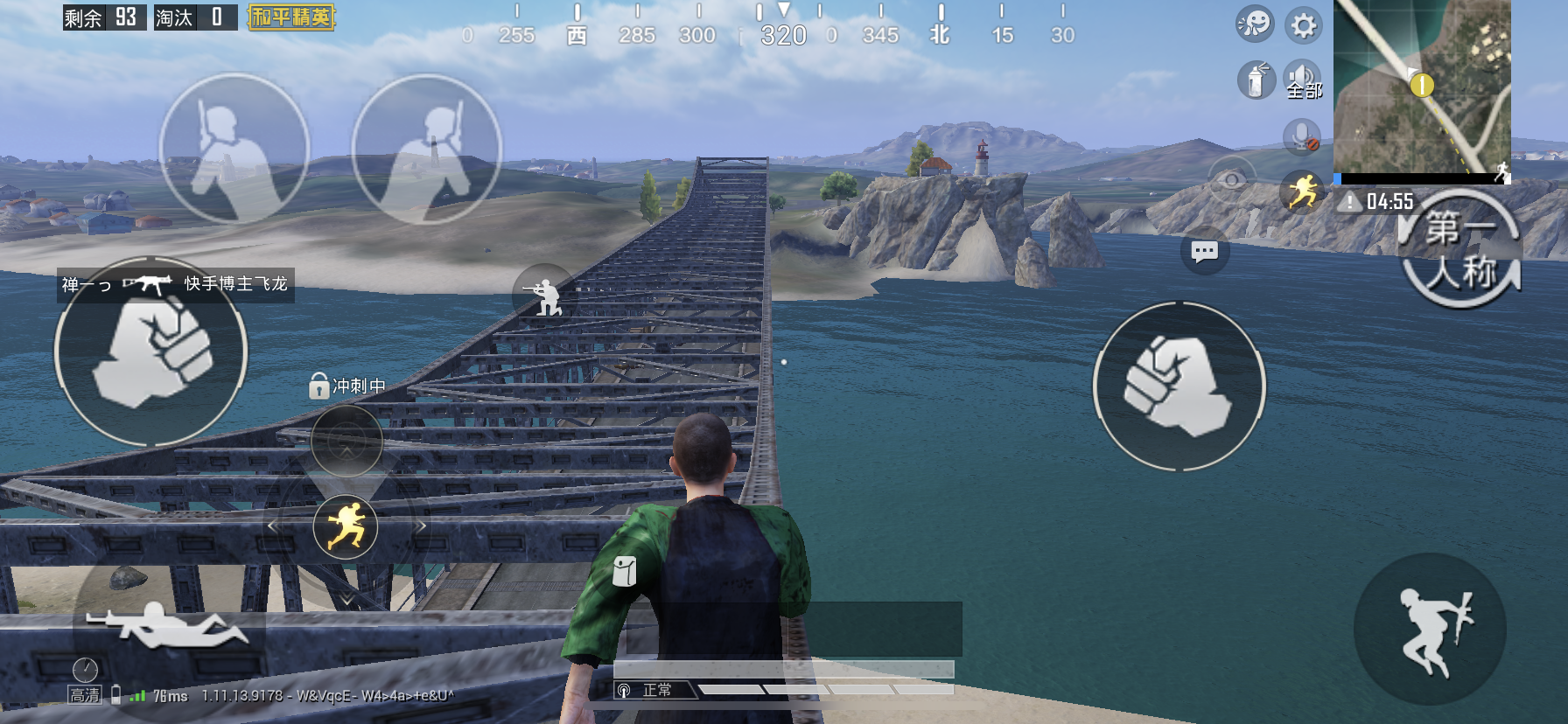Open the minimap

(1422, 87)
